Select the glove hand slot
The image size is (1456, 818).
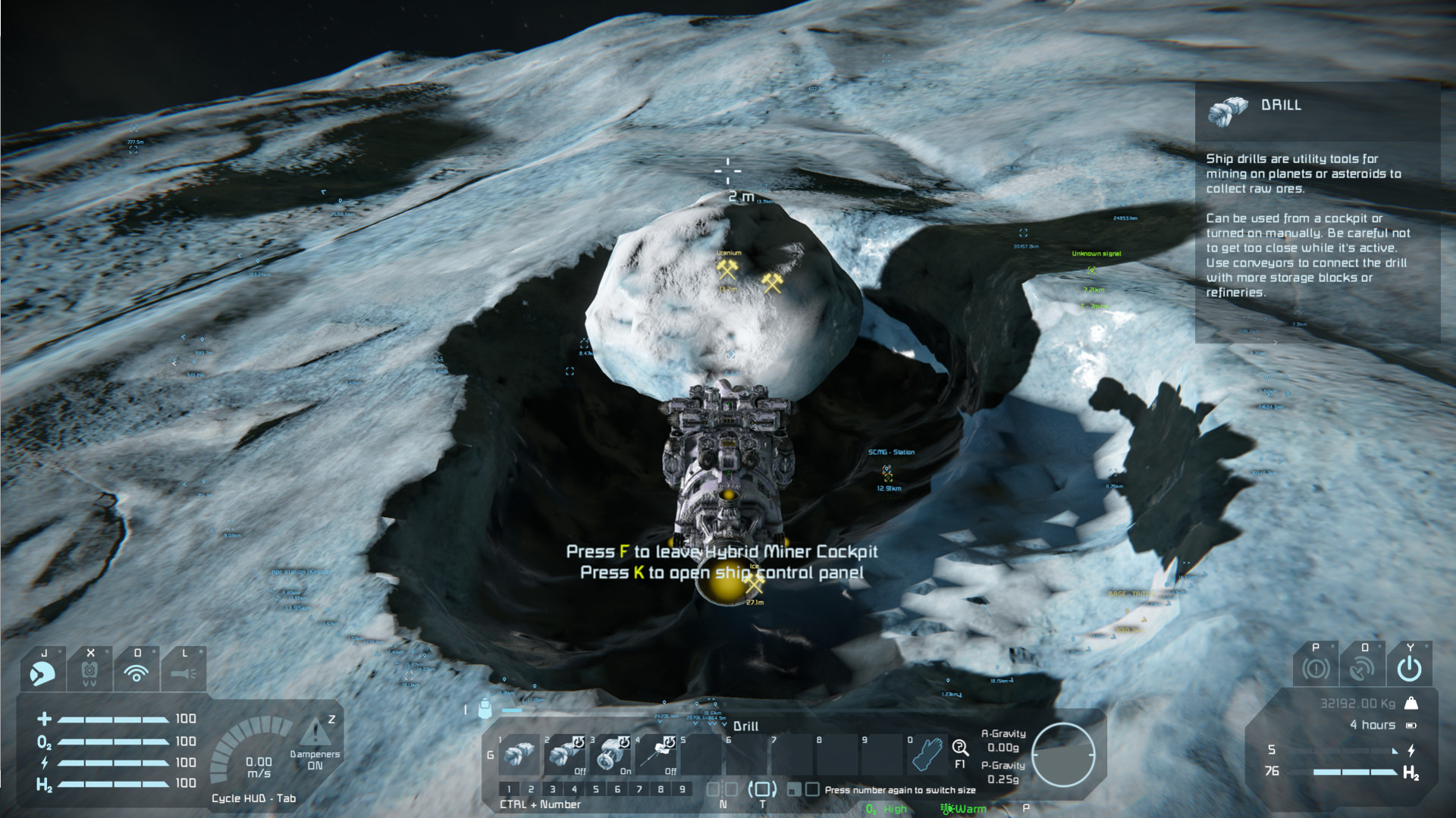(x=926, y=755)
